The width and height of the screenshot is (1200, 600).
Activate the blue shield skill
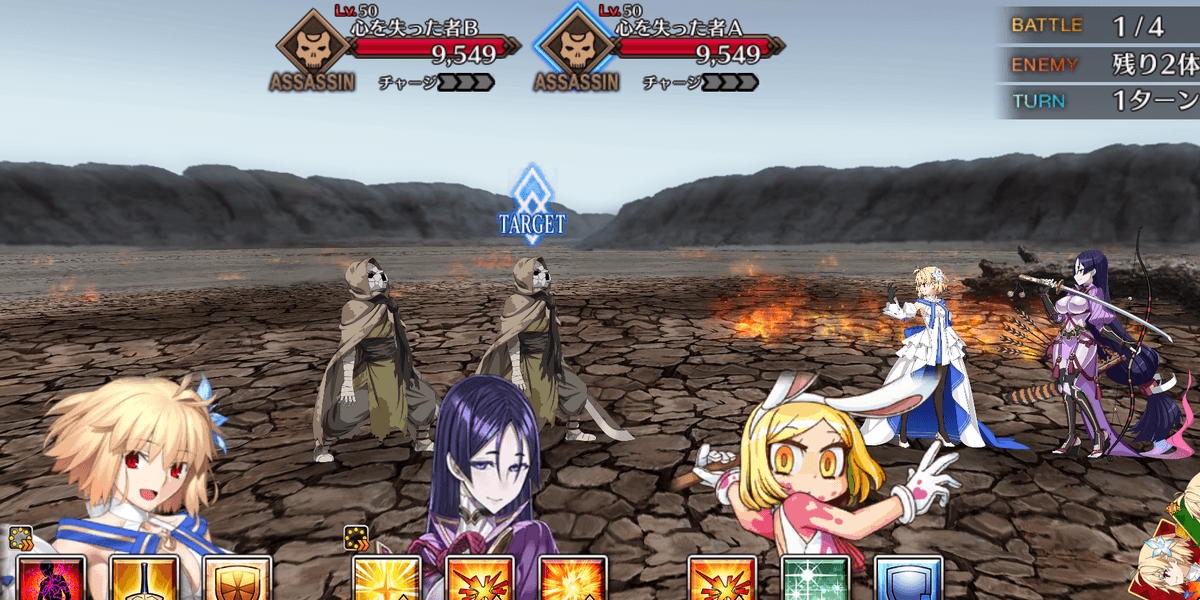[908, 580]
